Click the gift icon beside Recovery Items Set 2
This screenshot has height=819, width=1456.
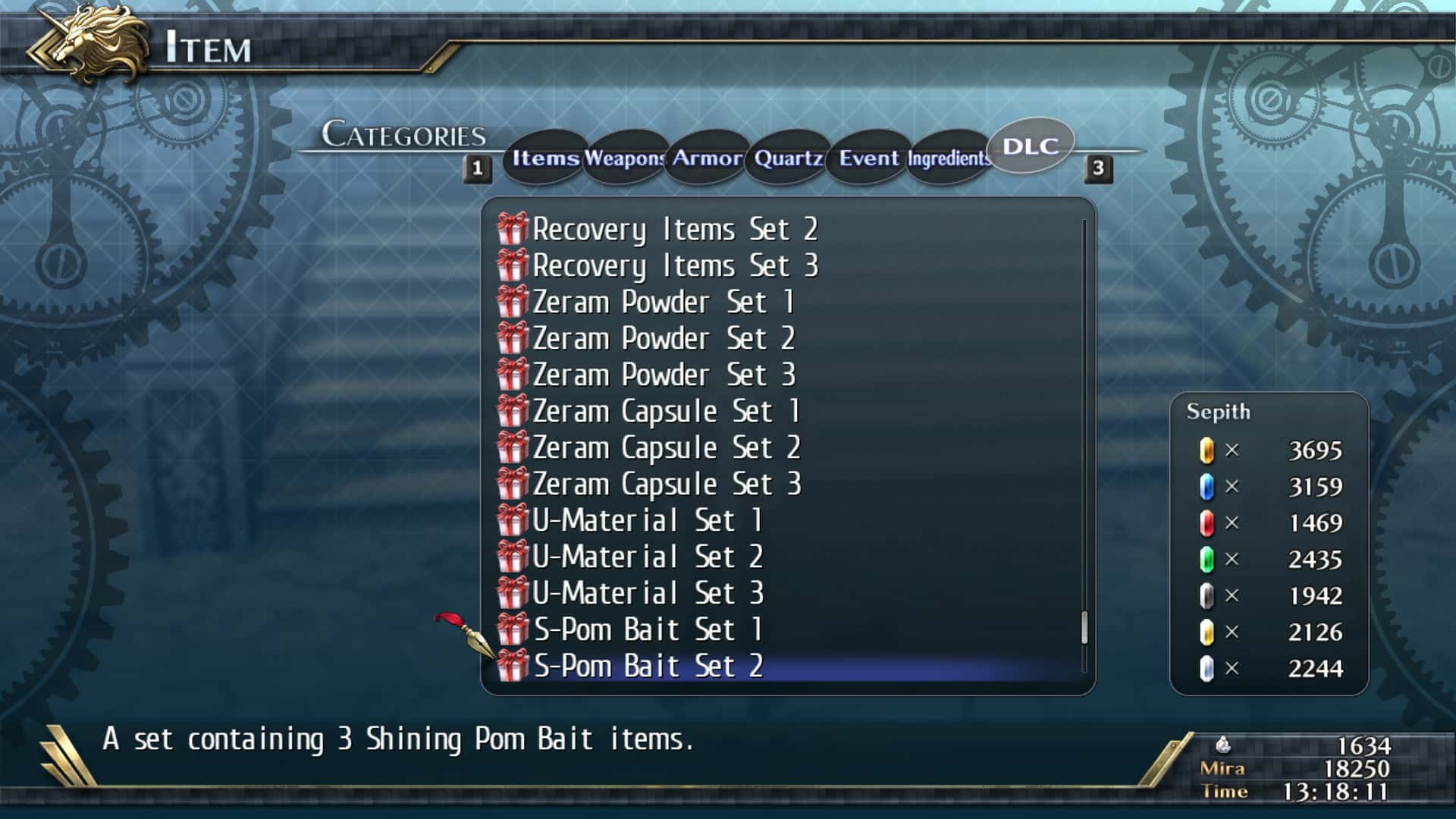tap(513, 228)
